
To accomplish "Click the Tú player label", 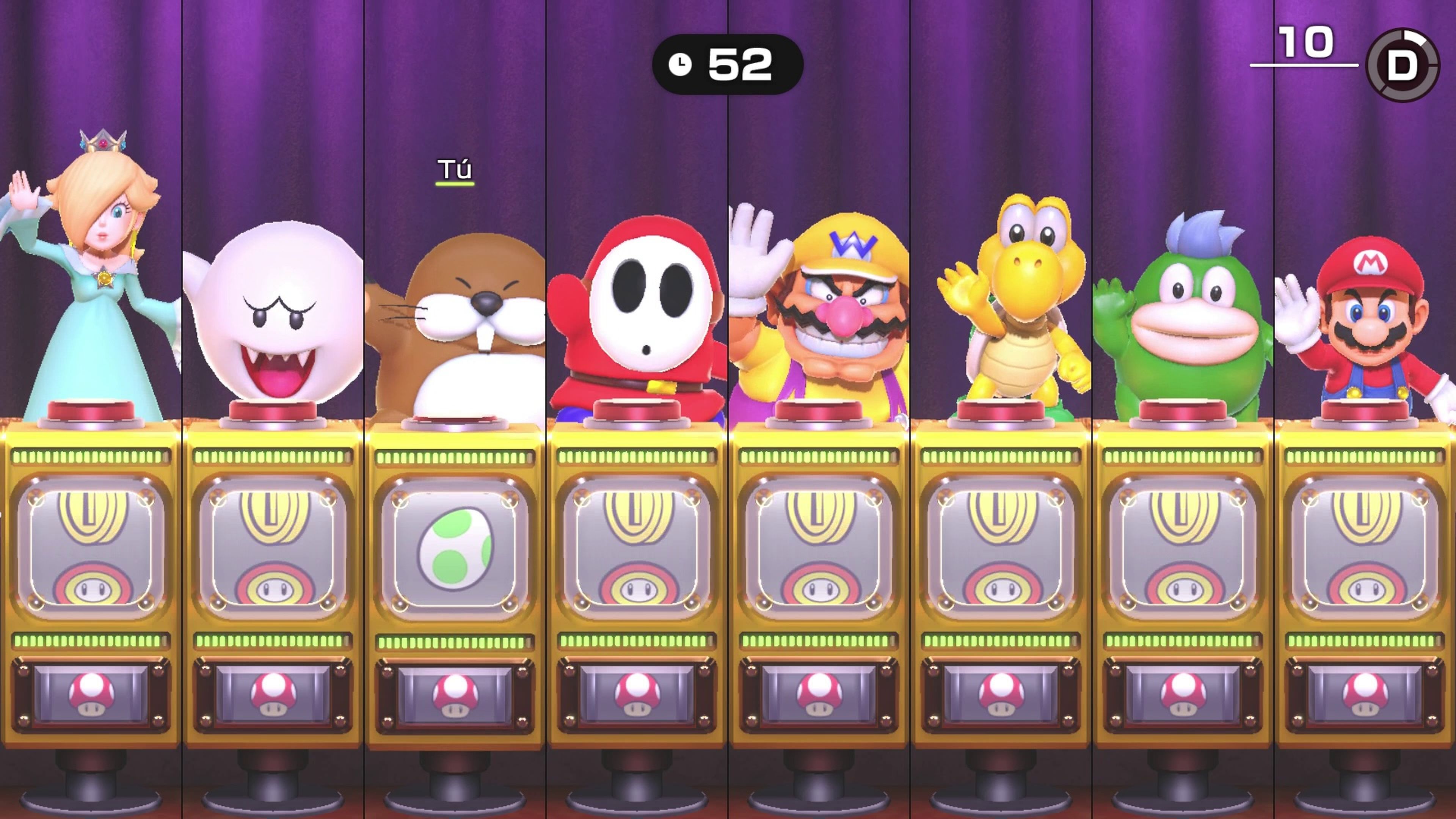I will [455, 169].
